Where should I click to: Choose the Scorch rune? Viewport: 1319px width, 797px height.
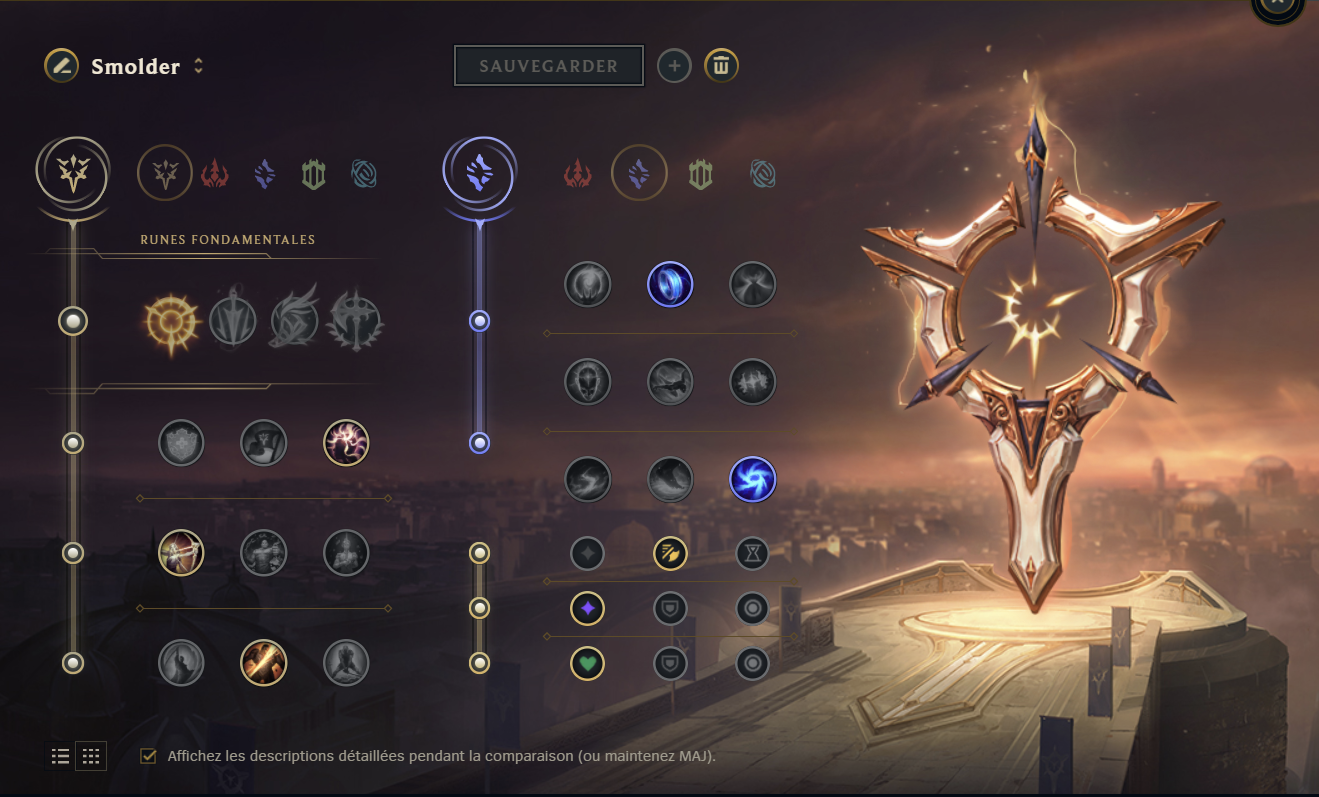pyautogui.click(x=588, y=479)
